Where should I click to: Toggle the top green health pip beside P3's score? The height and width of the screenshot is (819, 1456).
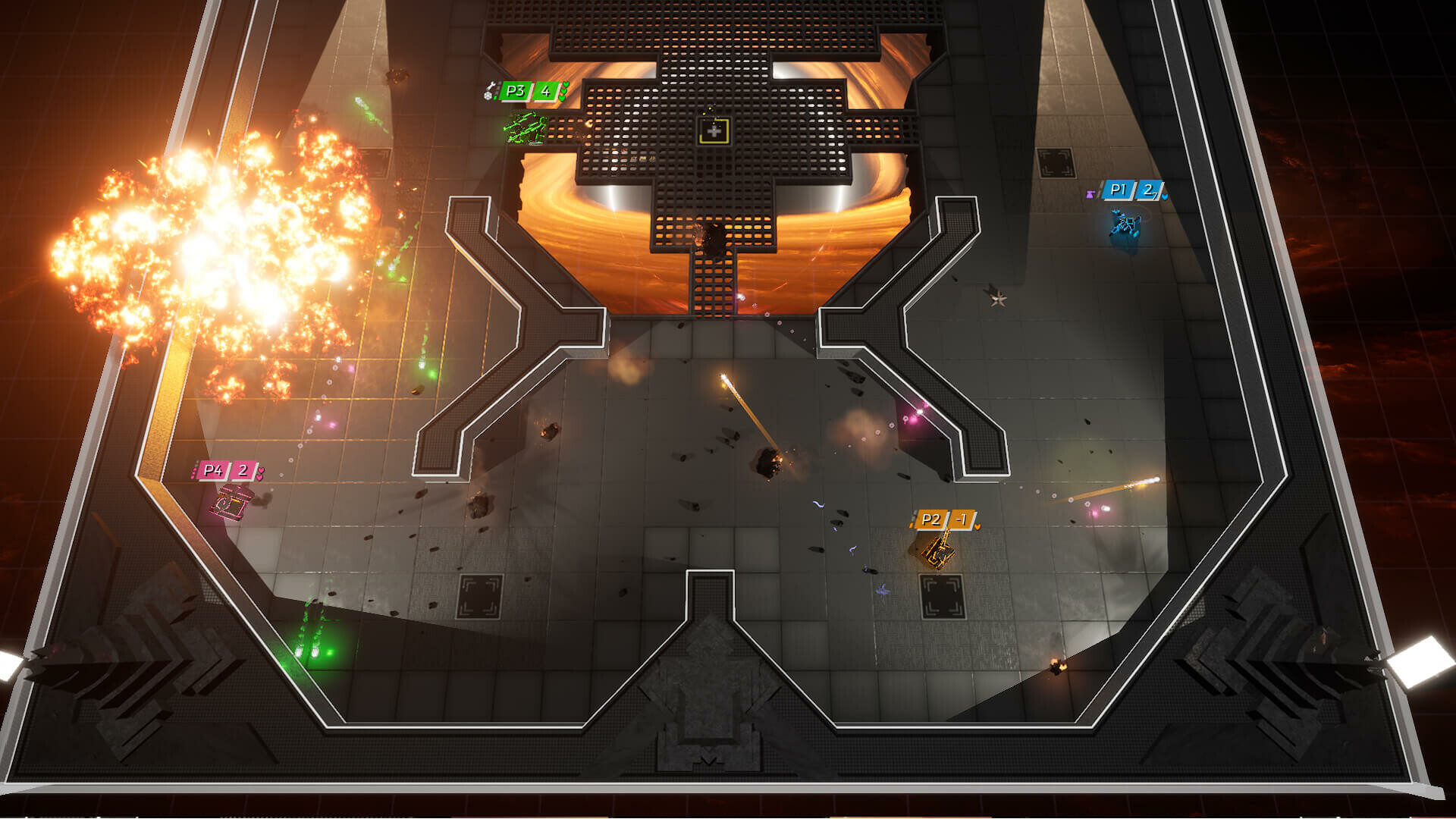(x=564, y=83)
